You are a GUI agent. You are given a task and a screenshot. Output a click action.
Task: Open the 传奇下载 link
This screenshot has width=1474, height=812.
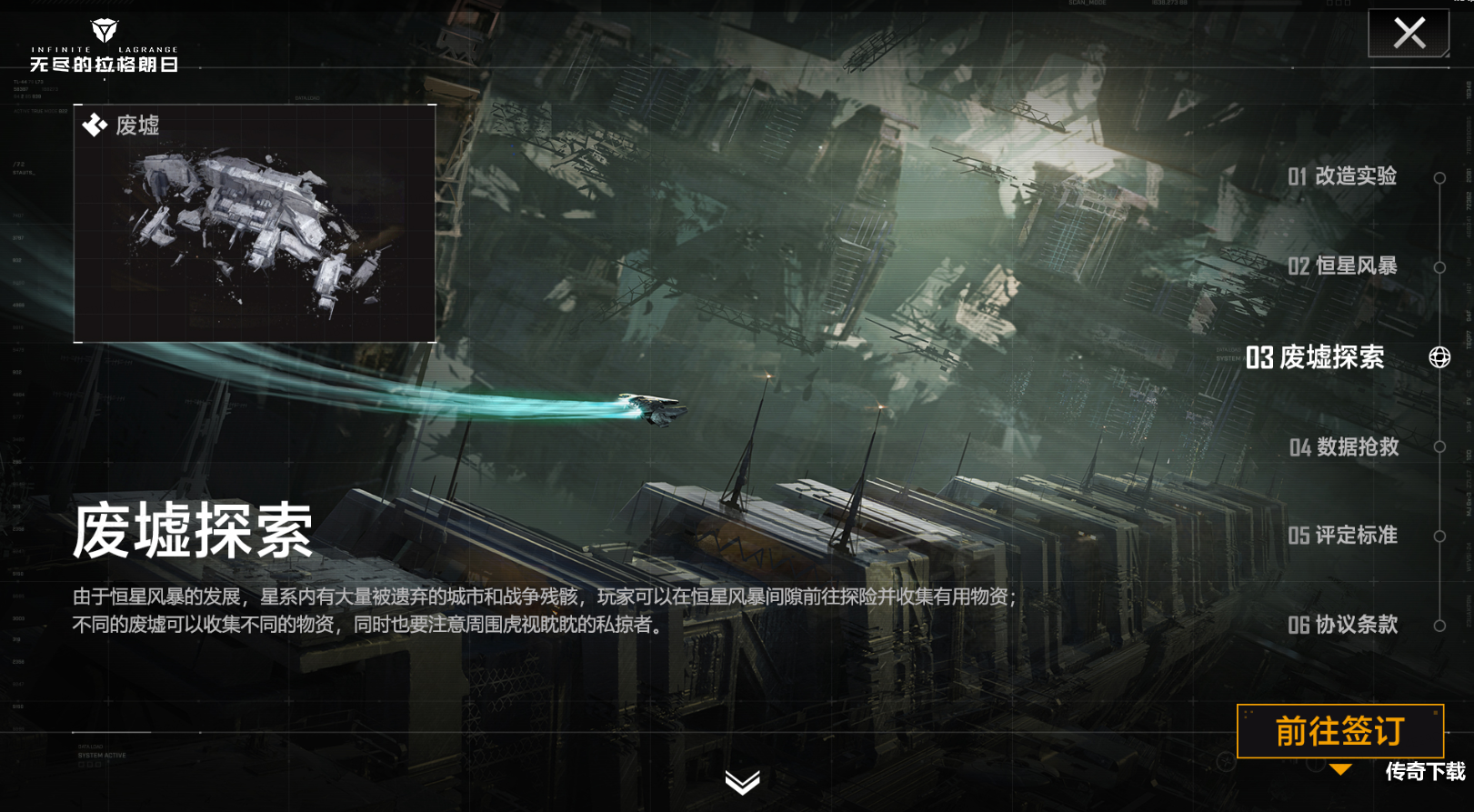pos(1425,772)
